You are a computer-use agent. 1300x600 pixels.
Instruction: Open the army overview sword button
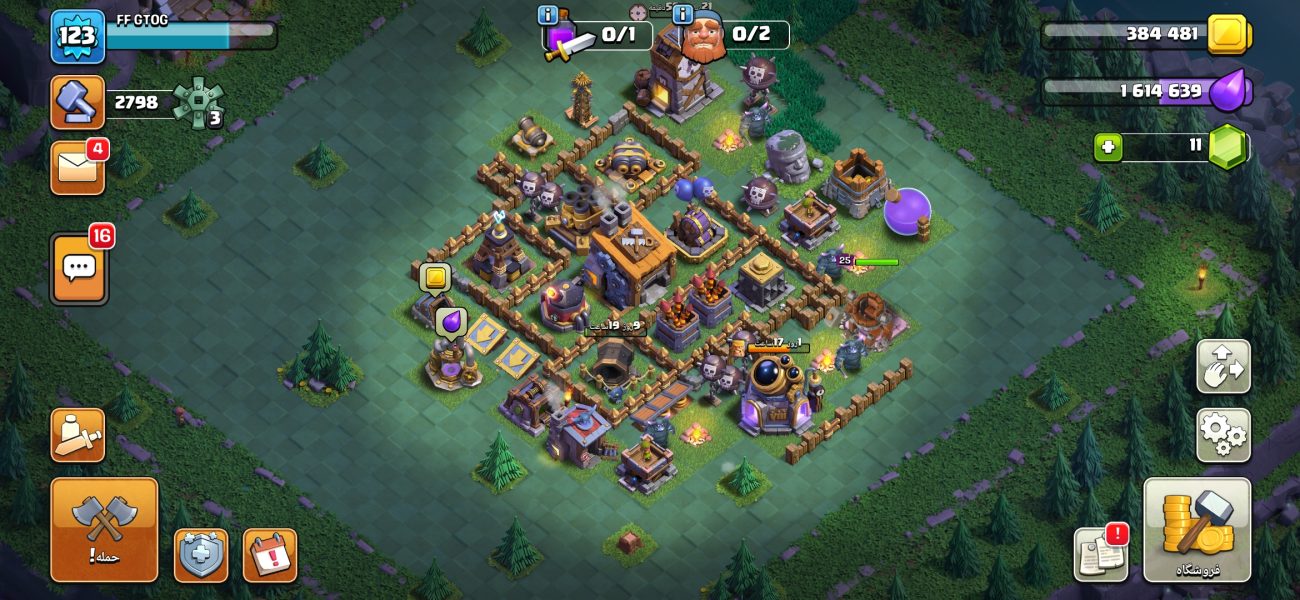(x=77, y=435)
